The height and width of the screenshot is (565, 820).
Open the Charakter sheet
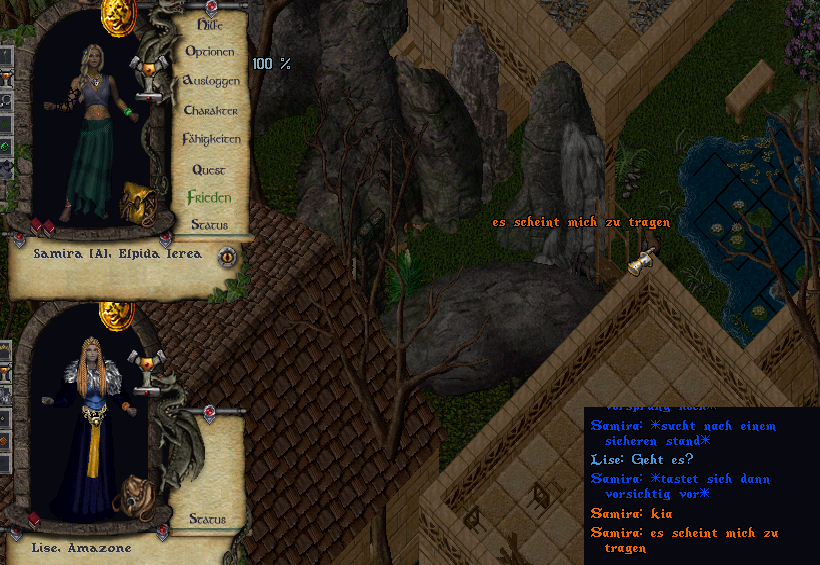211,110
